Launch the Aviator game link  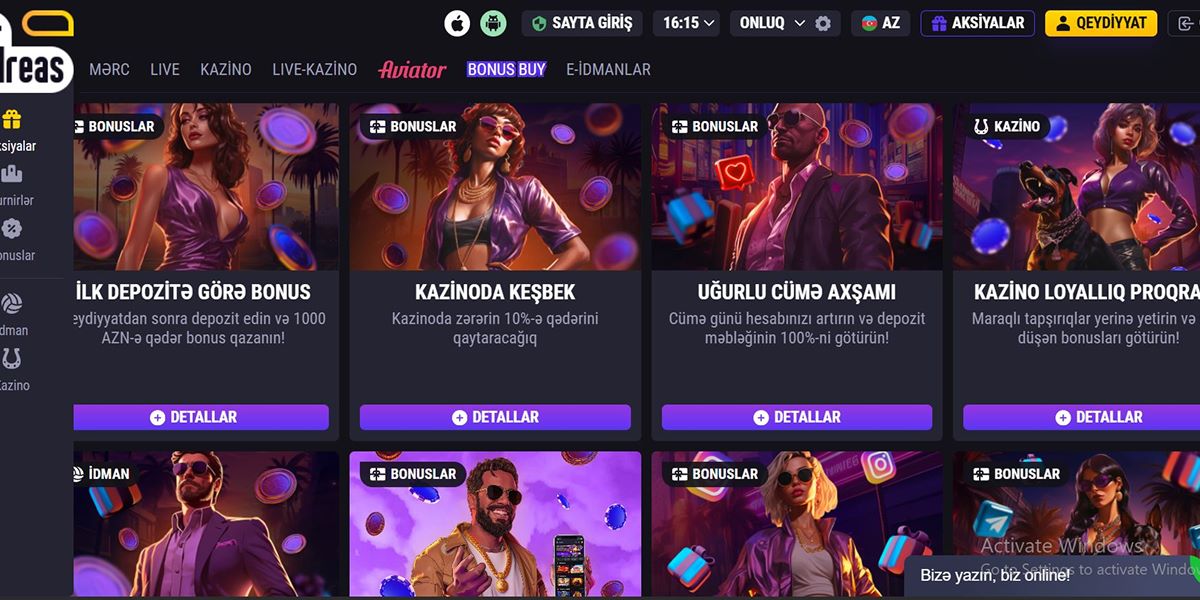click(412, 70)
